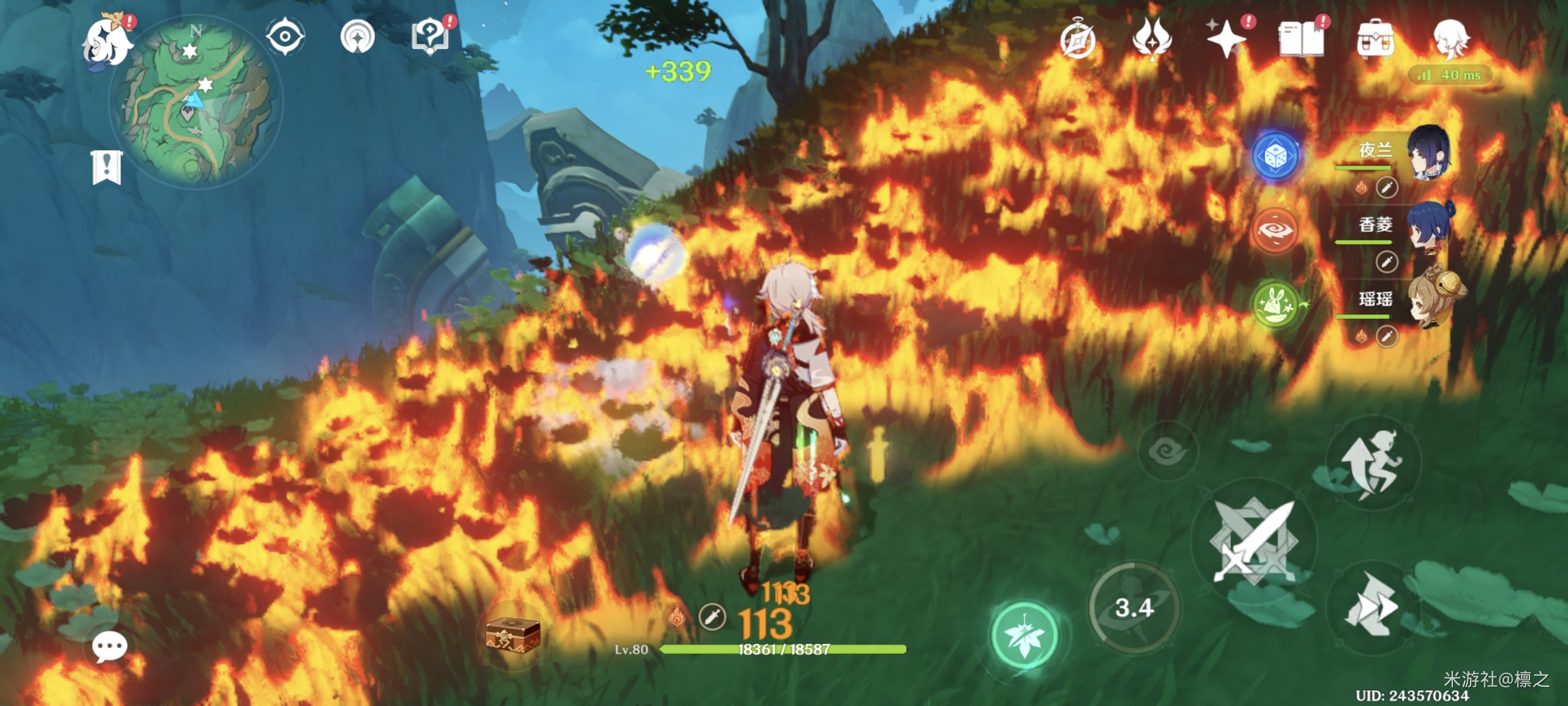Open the Wish four-pointed star icon
The height and width of the screenshot is (706, 1568).
pos(1226,39)
